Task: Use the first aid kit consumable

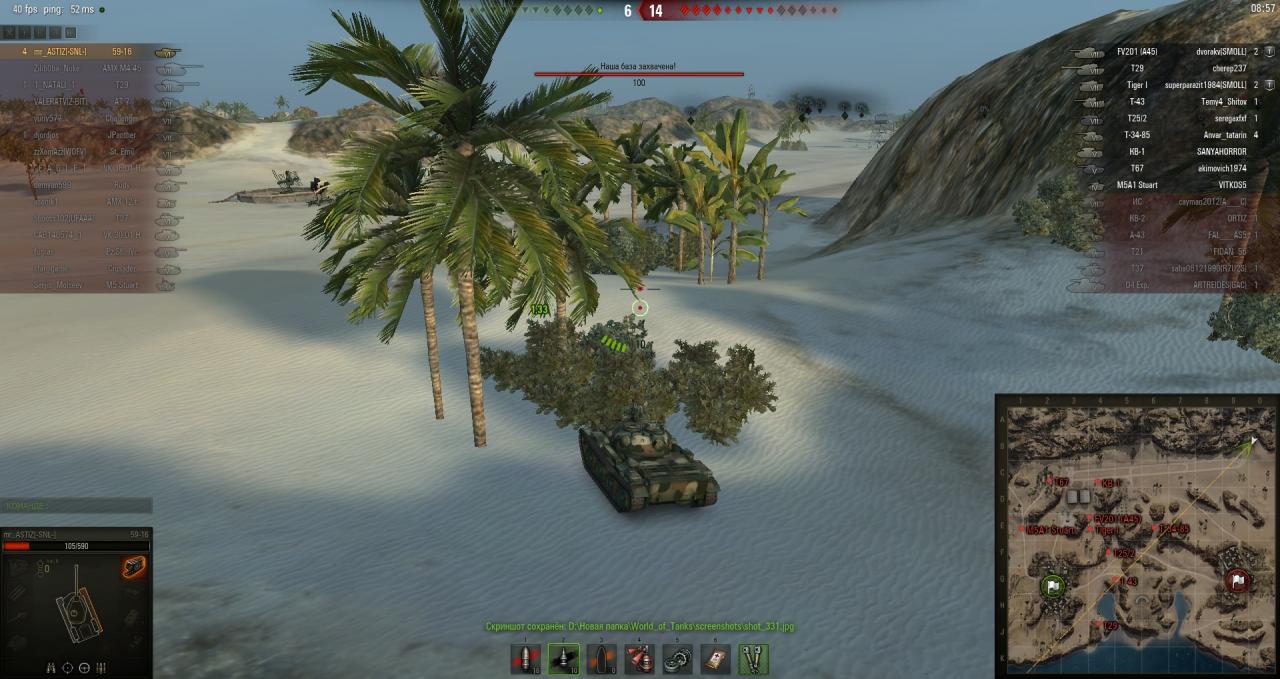Action: pos(715,659)
